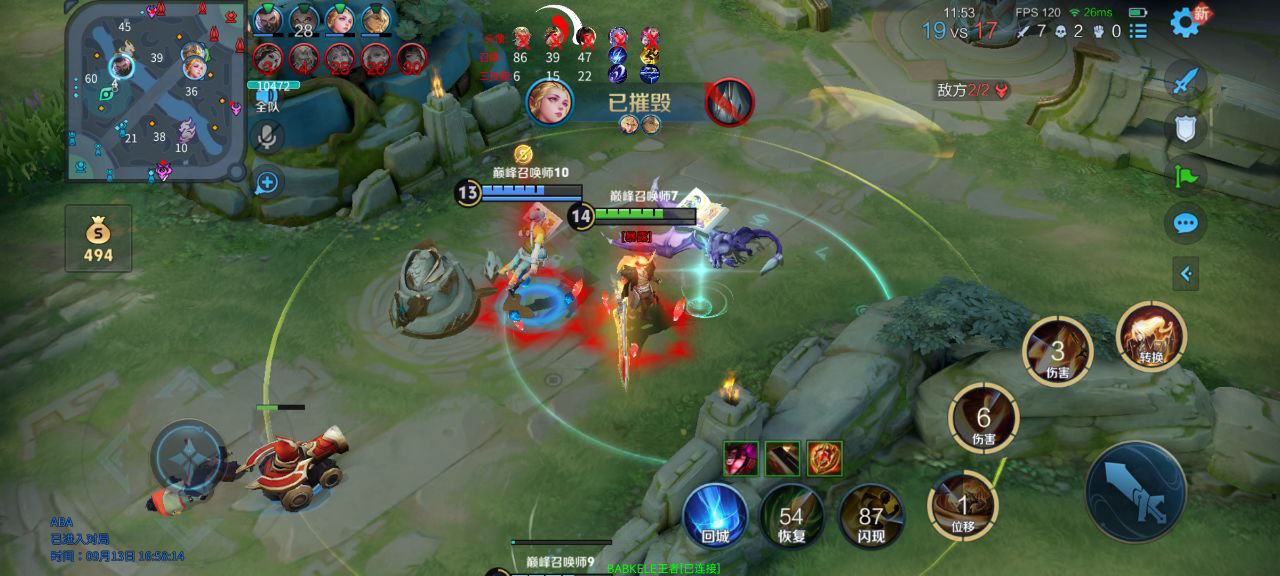Click the blue plus chat bubble icon
This screenshot has width=1280, height=576.
coord(266,182)
